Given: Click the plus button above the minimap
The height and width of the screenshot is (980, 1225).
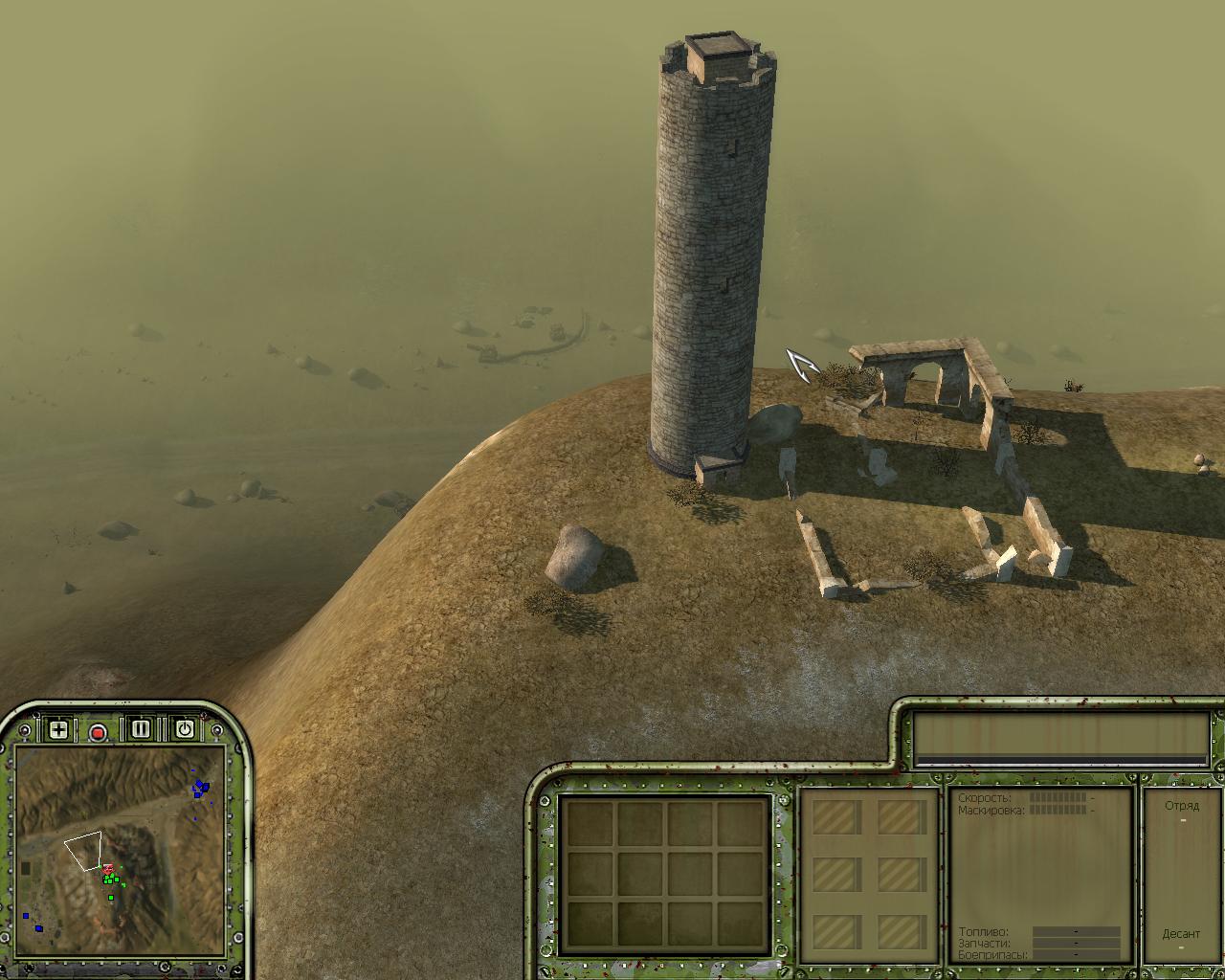Looking at the screenshot, I should 58,730.
